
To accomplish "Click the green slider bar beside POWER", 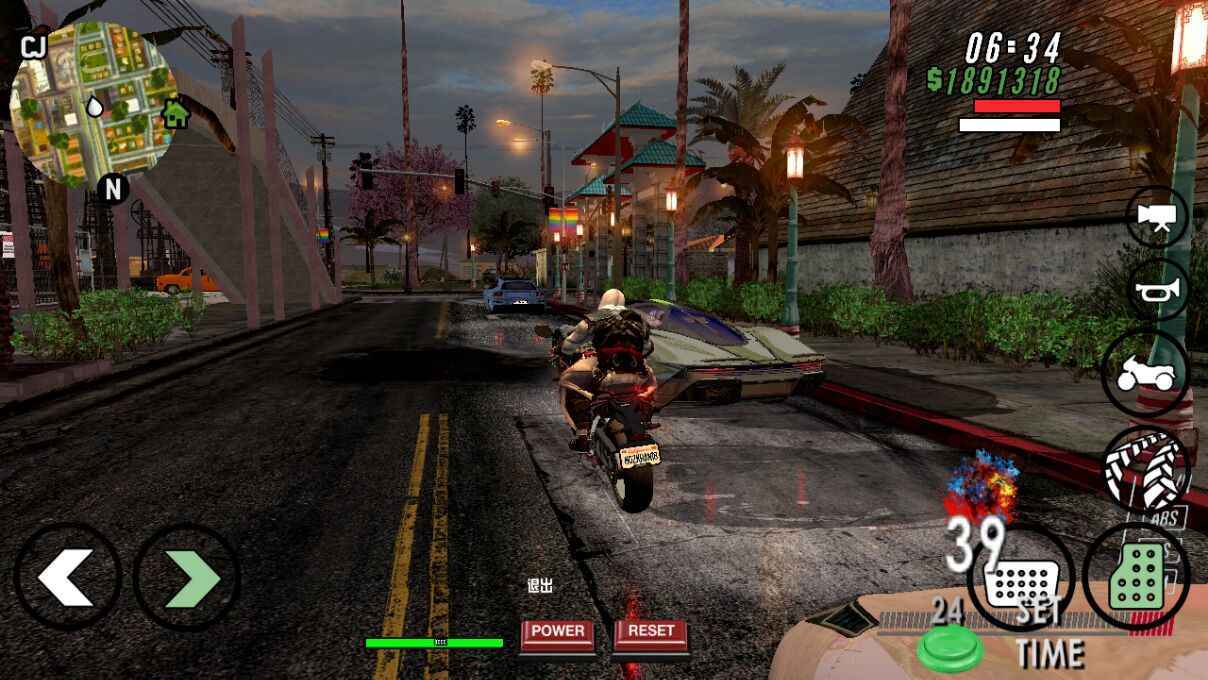I will tap(434, 643).
